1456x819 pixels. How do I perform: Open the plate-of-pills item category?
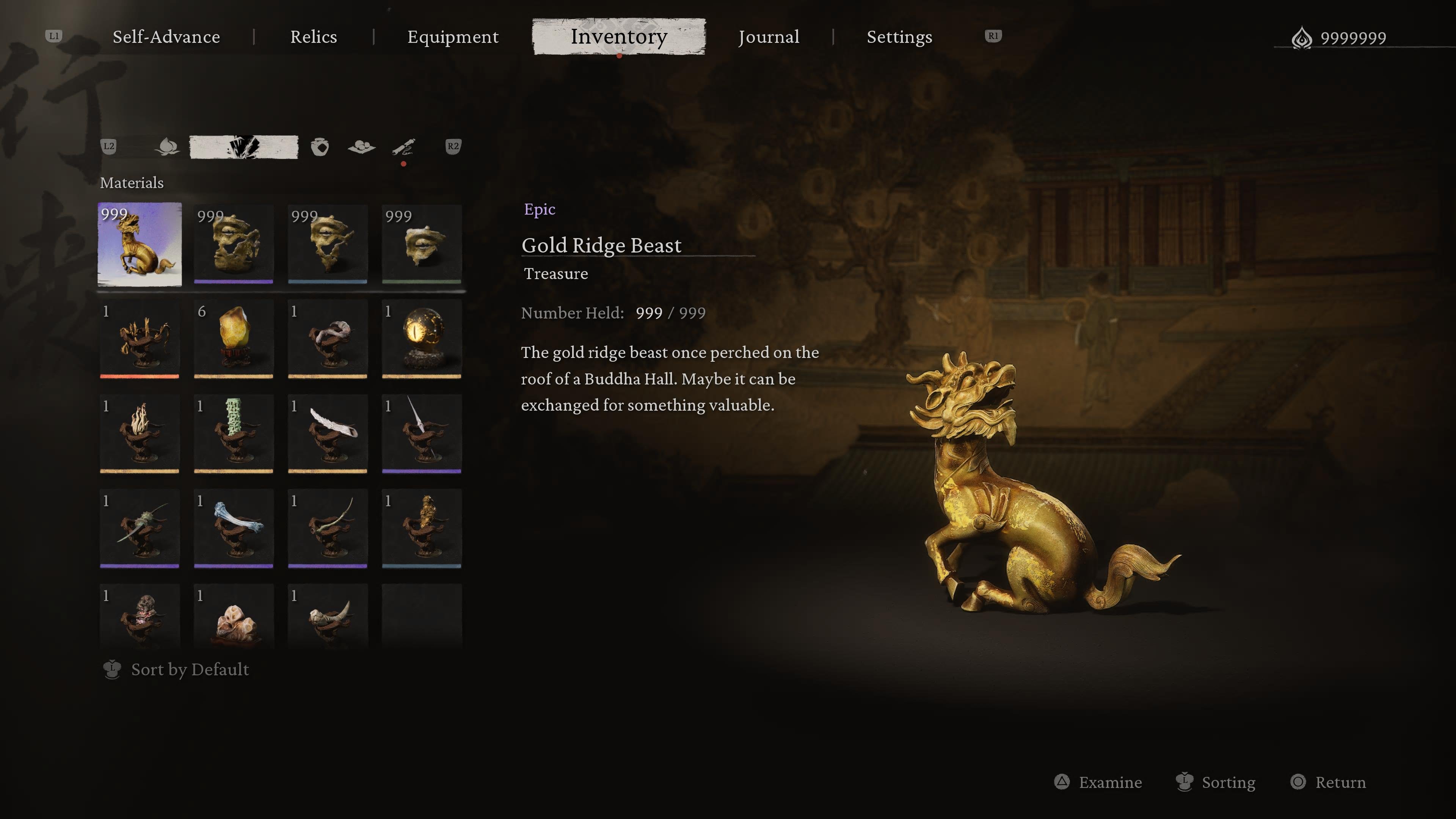pos(362,147)
